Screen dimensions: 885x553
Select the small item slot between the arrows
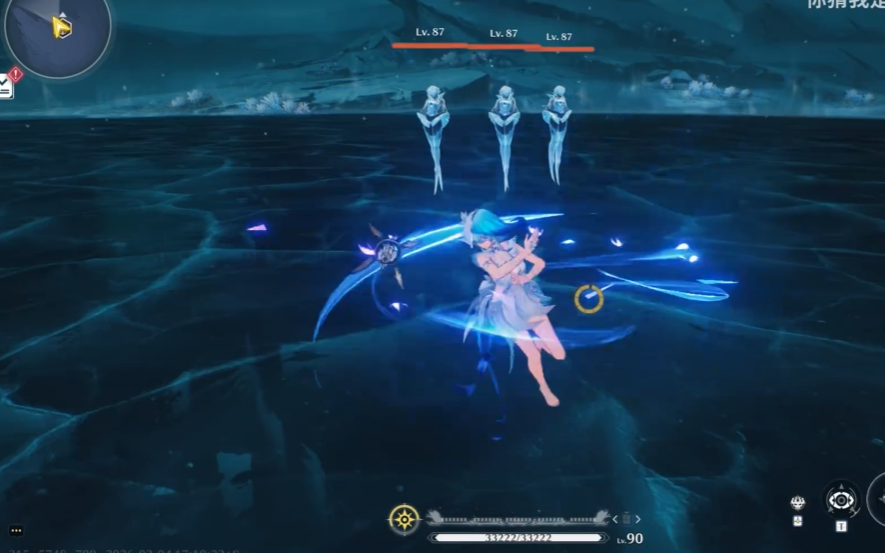pyautogui.click(x=627, y=519)
